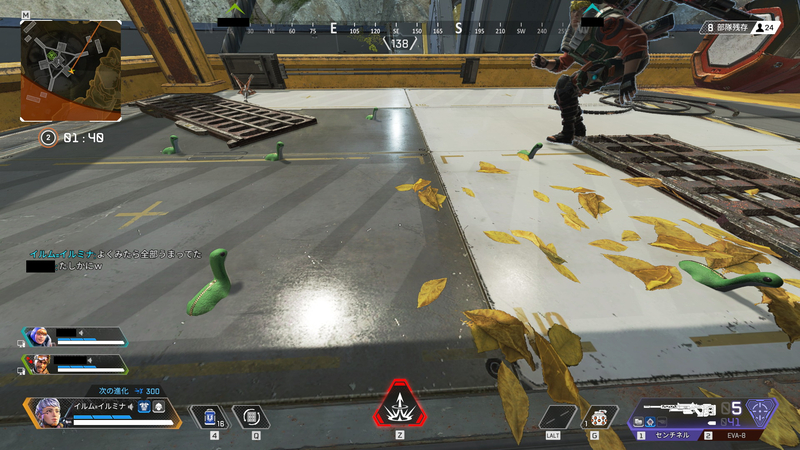Select the grenade ordnance slot
800x450 pixels.
coord(599,416)
